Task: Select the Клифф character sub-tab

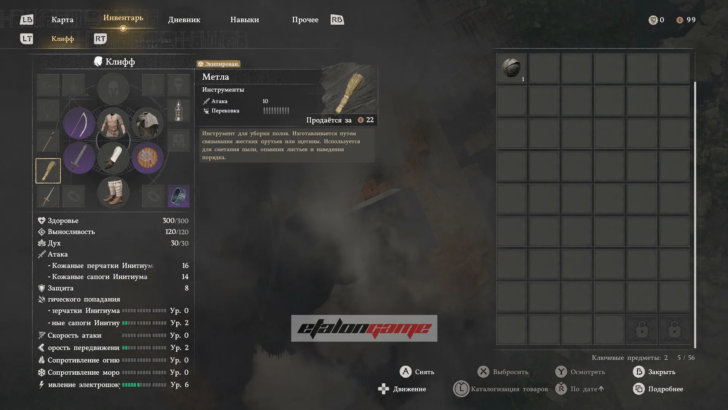Action: coord(62,39)
